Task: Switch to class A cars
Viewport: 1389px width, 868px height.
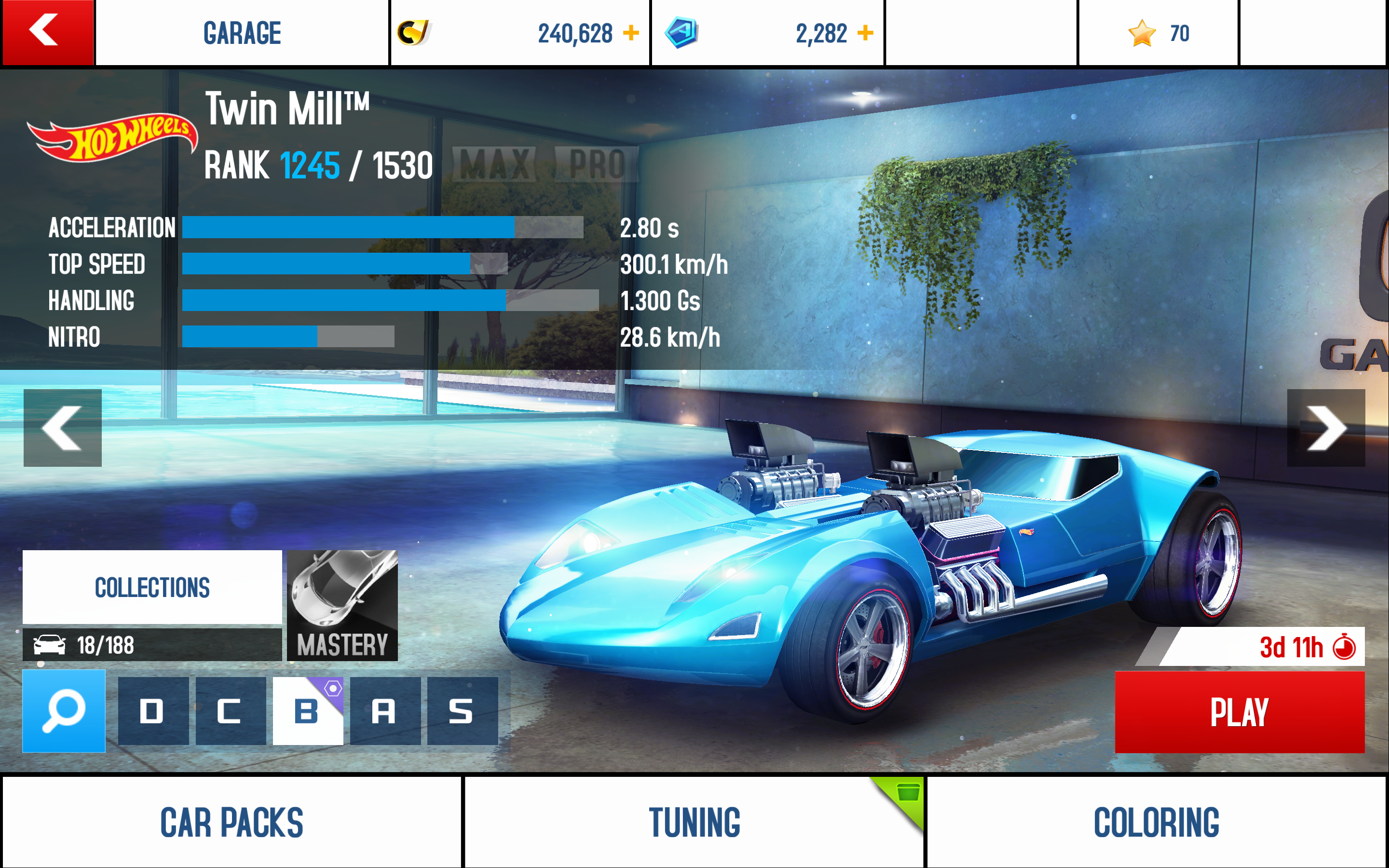Action: (384, 711)
